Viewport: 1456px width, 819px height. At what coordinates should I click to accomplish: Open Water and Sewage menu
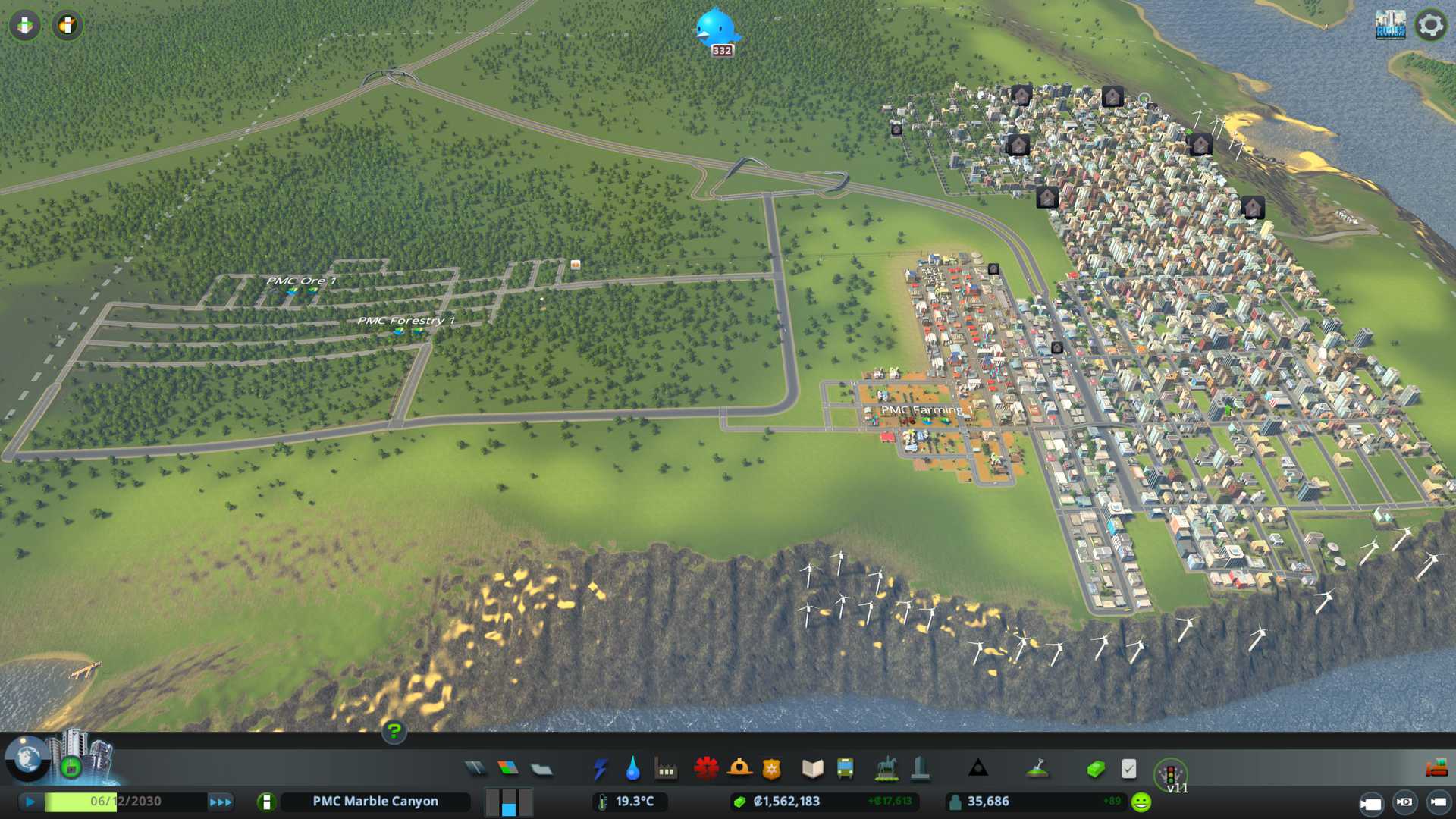pyautogui.click(x=632, y=769)
